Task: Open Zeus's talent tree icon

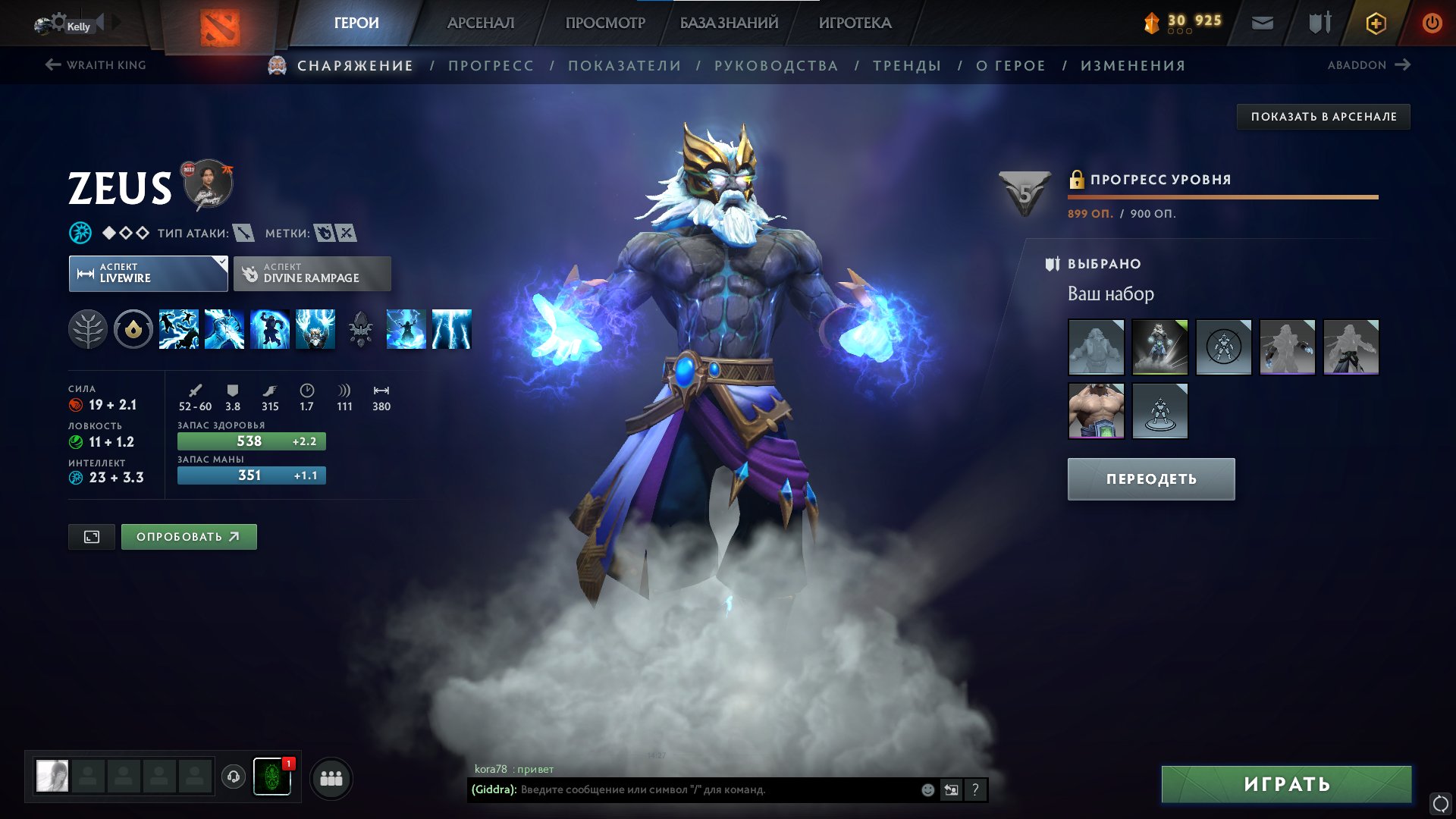Action: click(x=89, y=329)
